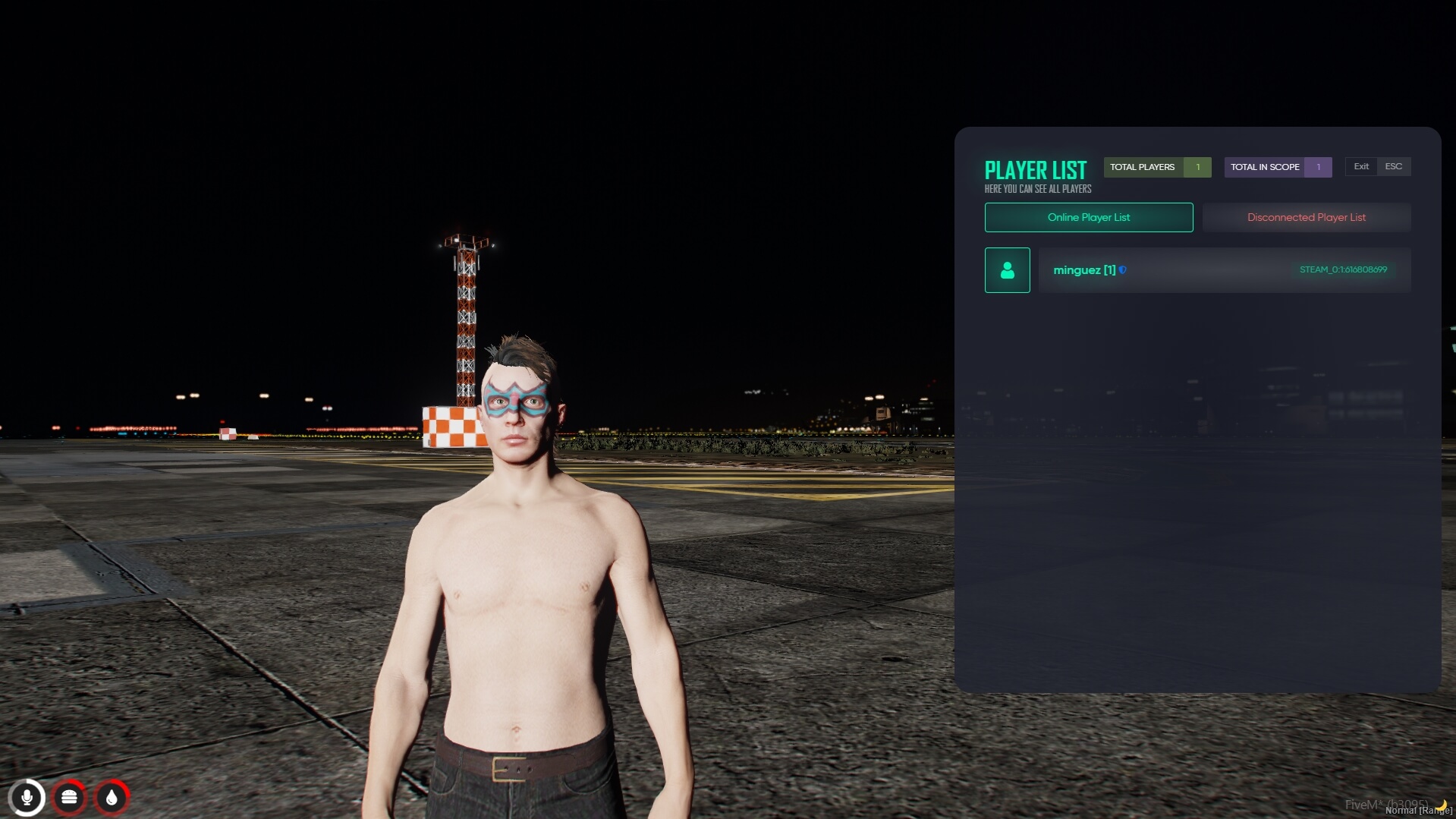Switch to the Online Player List tab
1456x819 pixels.
pos(1088,217)
